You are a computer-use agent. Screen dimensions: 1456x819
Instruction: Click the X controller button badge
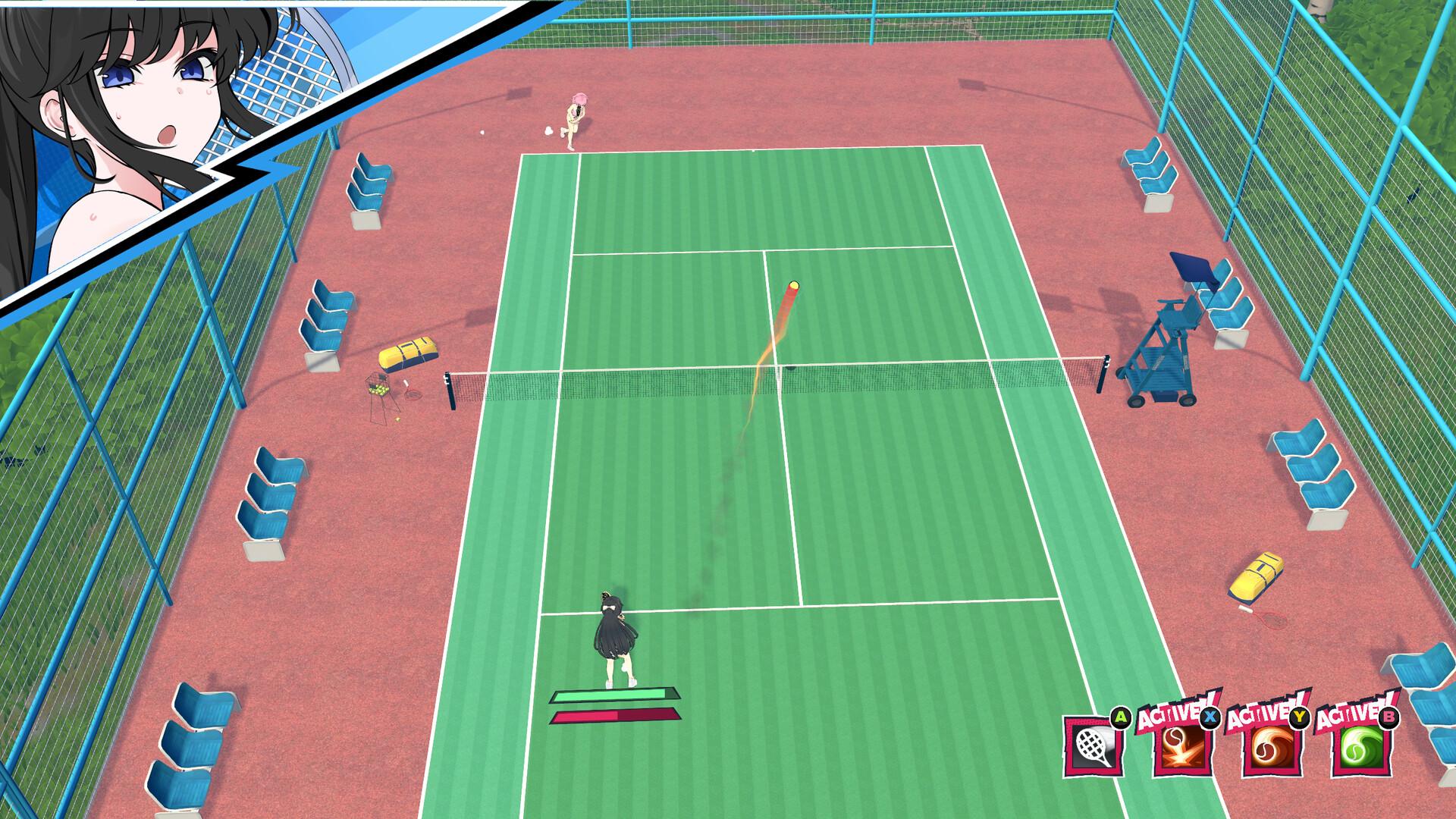1210,717
